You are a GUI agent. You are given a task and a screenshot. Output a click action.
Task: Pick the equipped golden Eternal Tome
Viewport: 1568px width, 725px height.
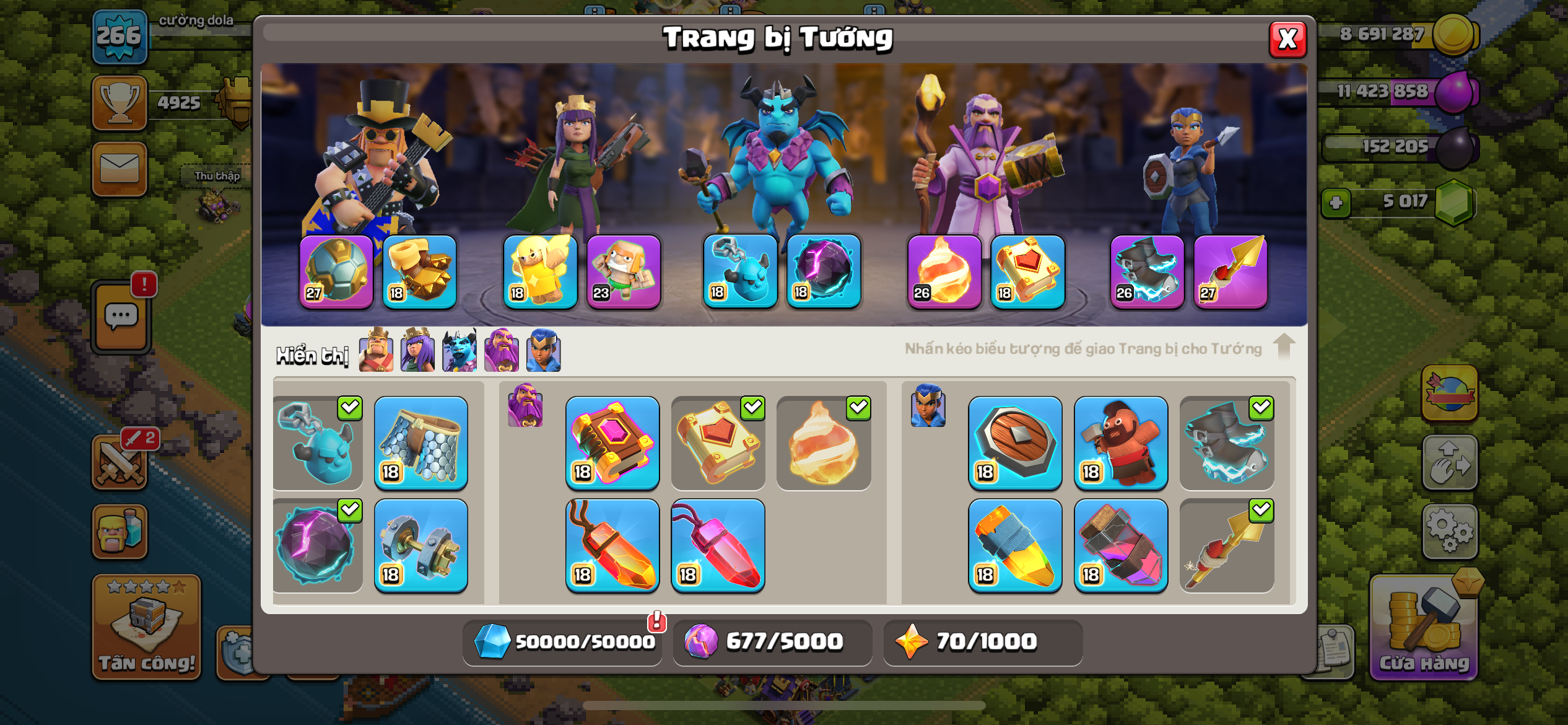pos(1027,271)
